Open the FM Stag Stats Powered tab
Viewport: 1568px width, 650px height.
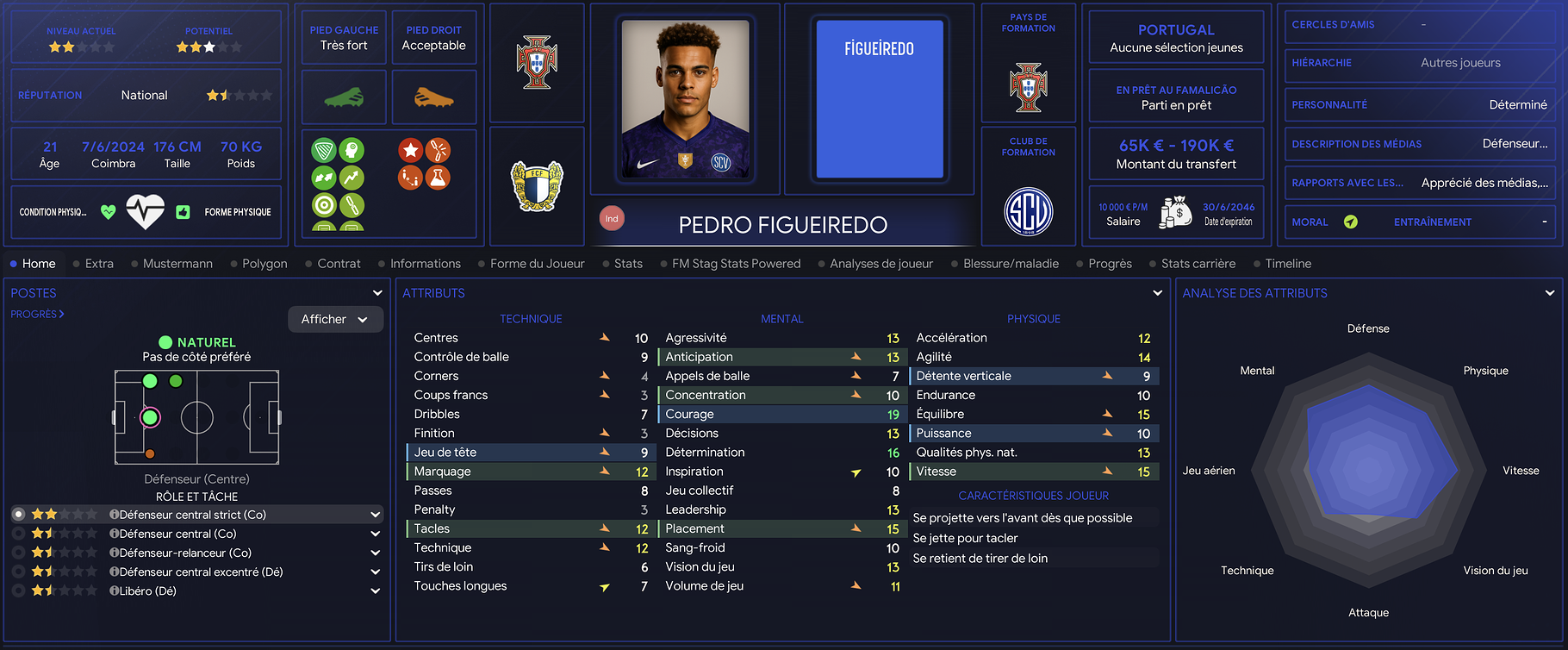(736, 264)
